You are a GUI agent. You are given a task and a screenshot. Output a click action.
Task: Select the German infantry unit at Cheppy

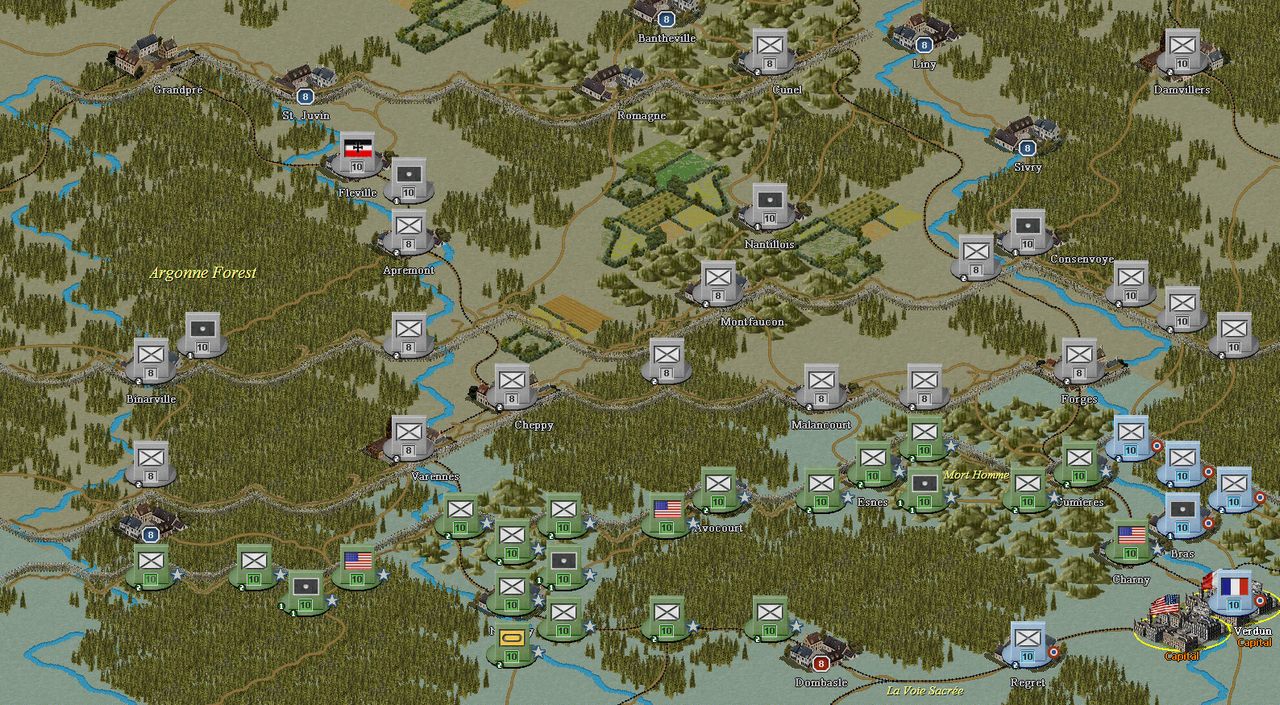point(512,384)
